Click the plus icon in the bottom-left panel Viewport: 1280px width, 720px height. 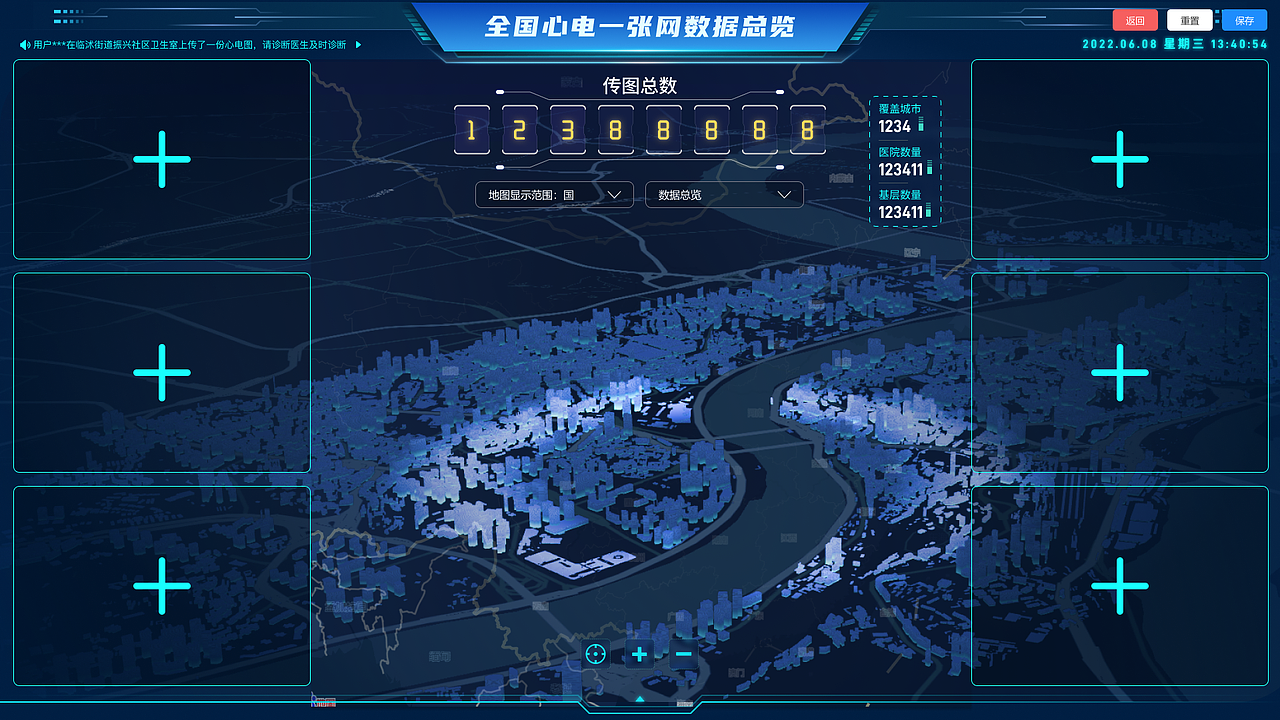pyautogui.click(x=161, y=586)
